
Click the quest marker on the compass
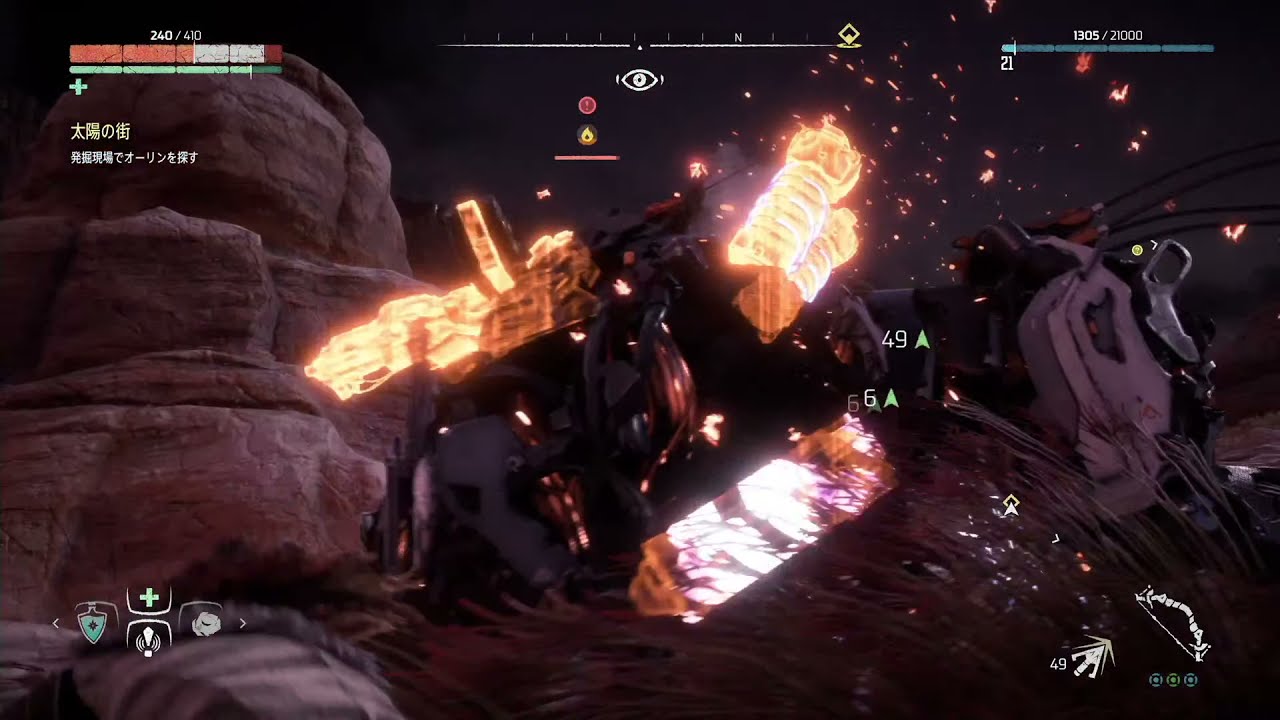click(849, 36)
